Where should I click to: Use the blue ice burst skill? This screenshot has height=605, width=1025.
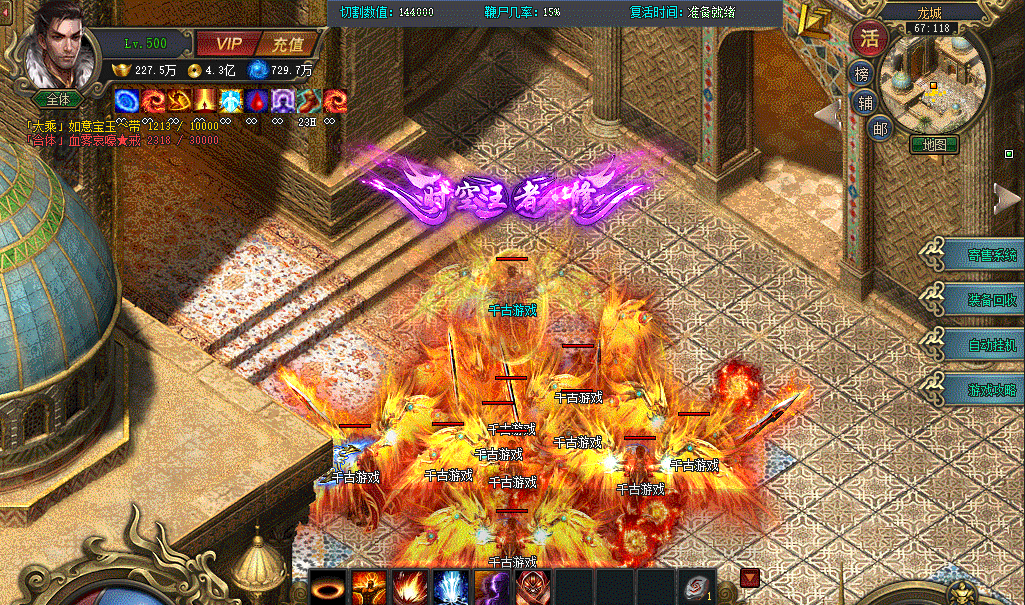(451, 588)
